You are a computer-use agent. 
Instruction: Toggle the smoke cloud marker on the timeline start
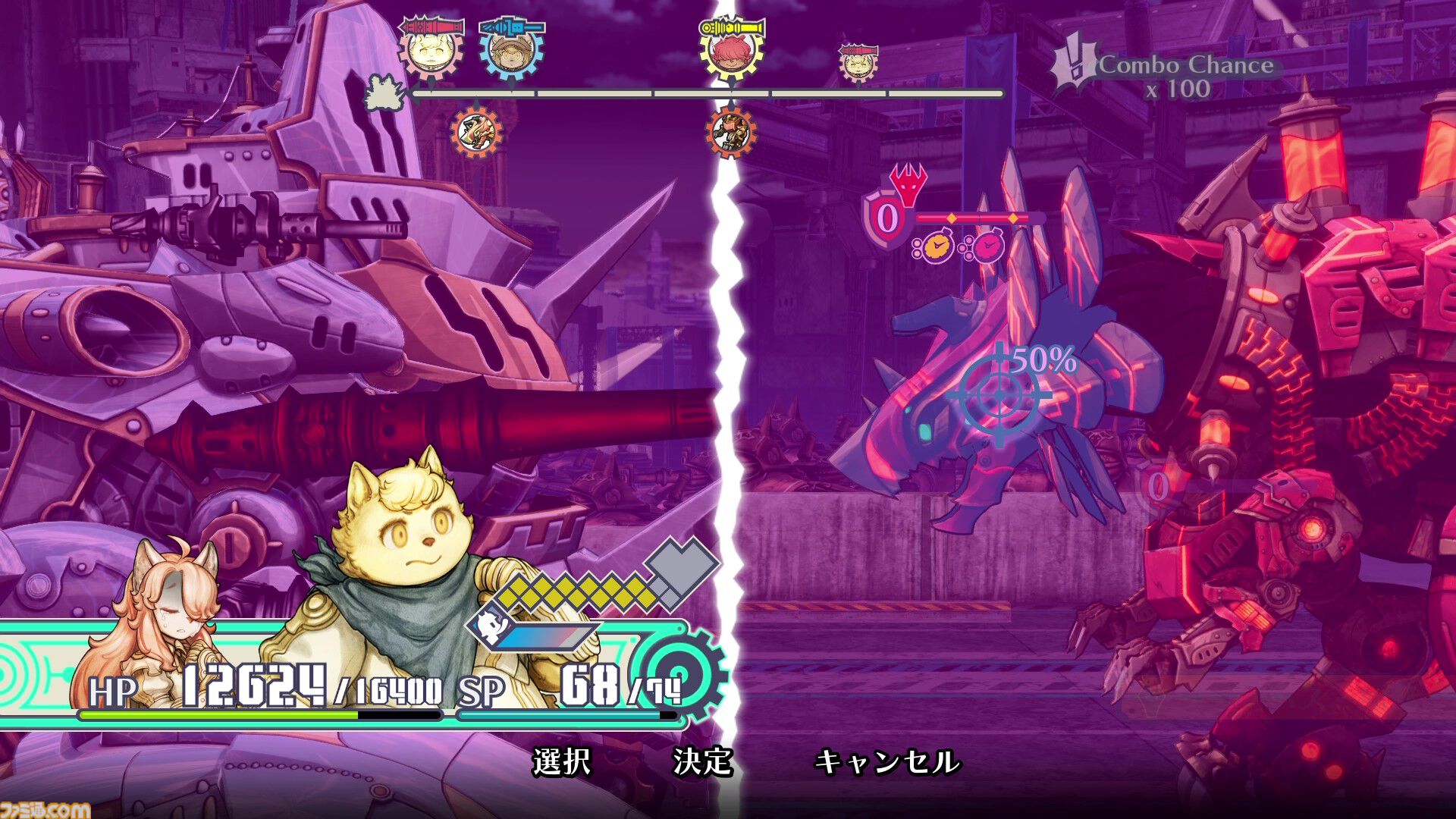[383, 93]
